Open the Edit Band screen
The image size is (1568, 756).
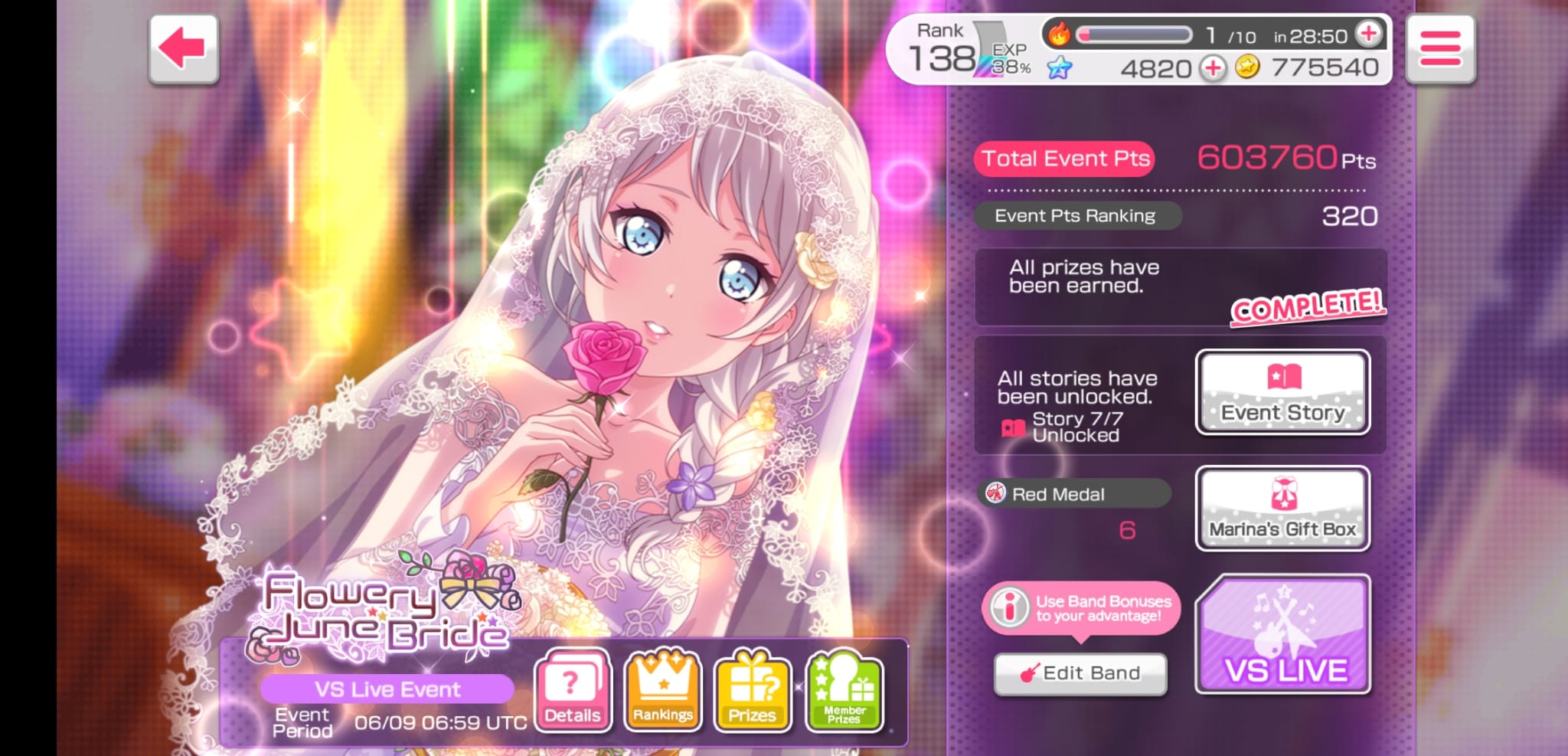(x=1080, y=673)
